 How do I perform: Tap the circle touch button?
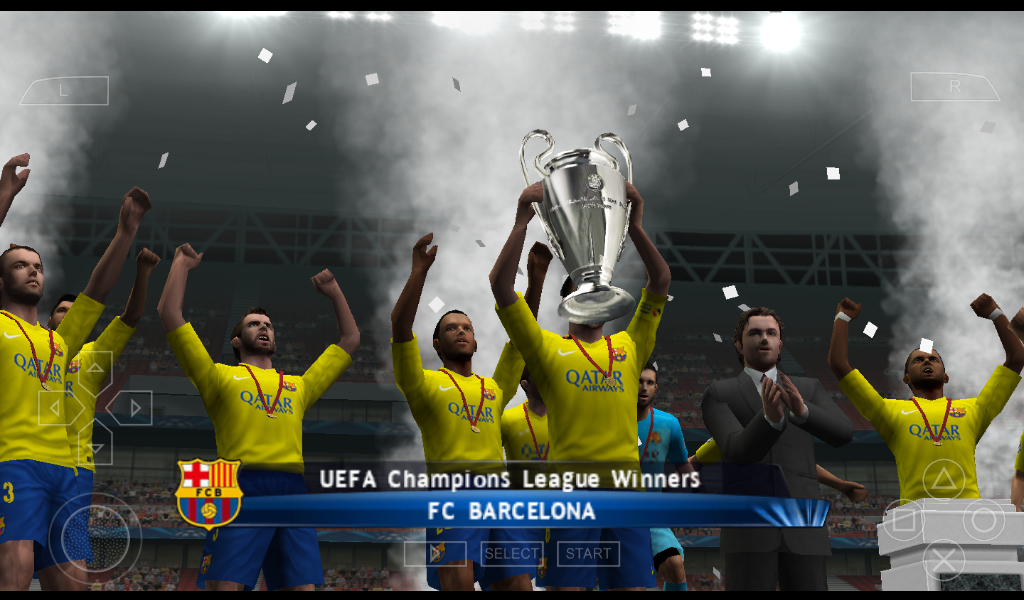coord(984,520)
